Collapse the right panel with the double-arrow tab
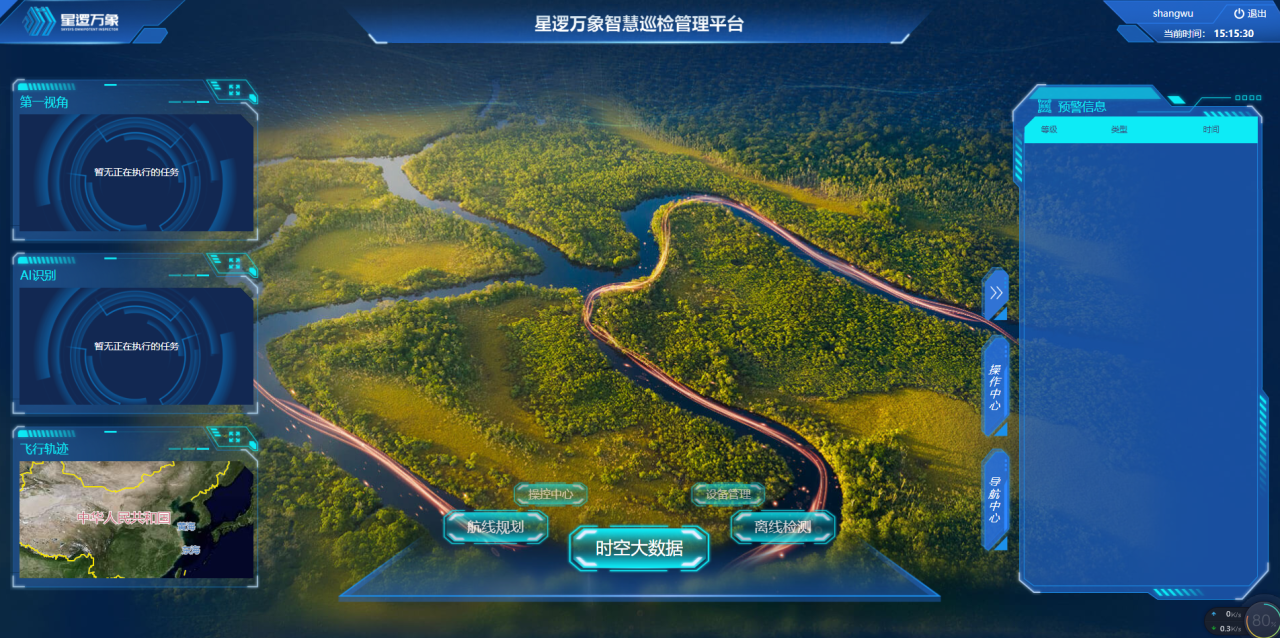The width and height of the screenshot is (1280, 638). 996,294
